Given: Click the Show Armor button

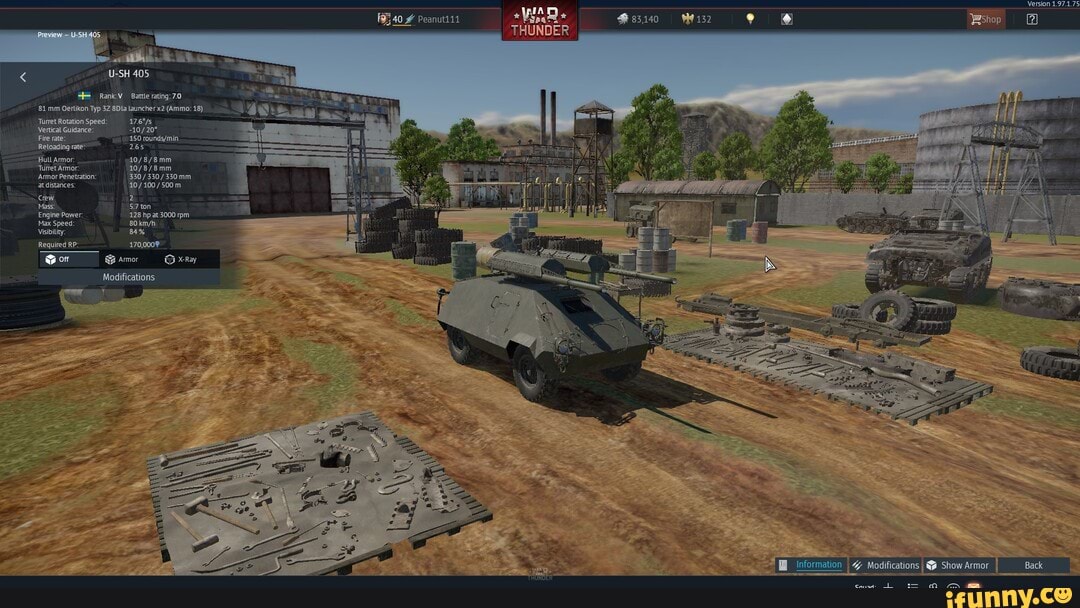Looking at the screenshot, I should 957,565.
